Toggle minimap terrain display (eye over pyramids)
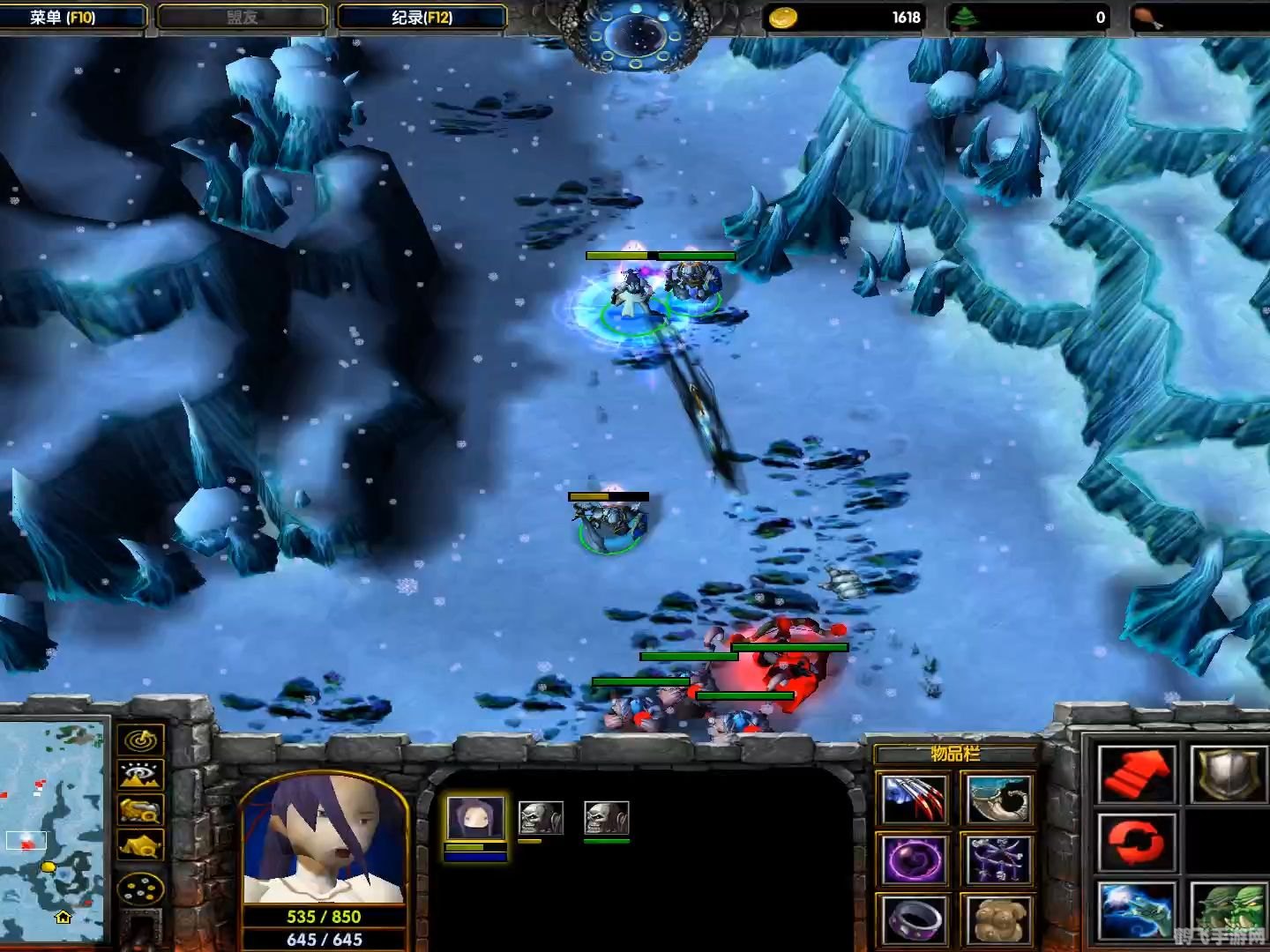The image size is (1270, 952). coord(141,775)
